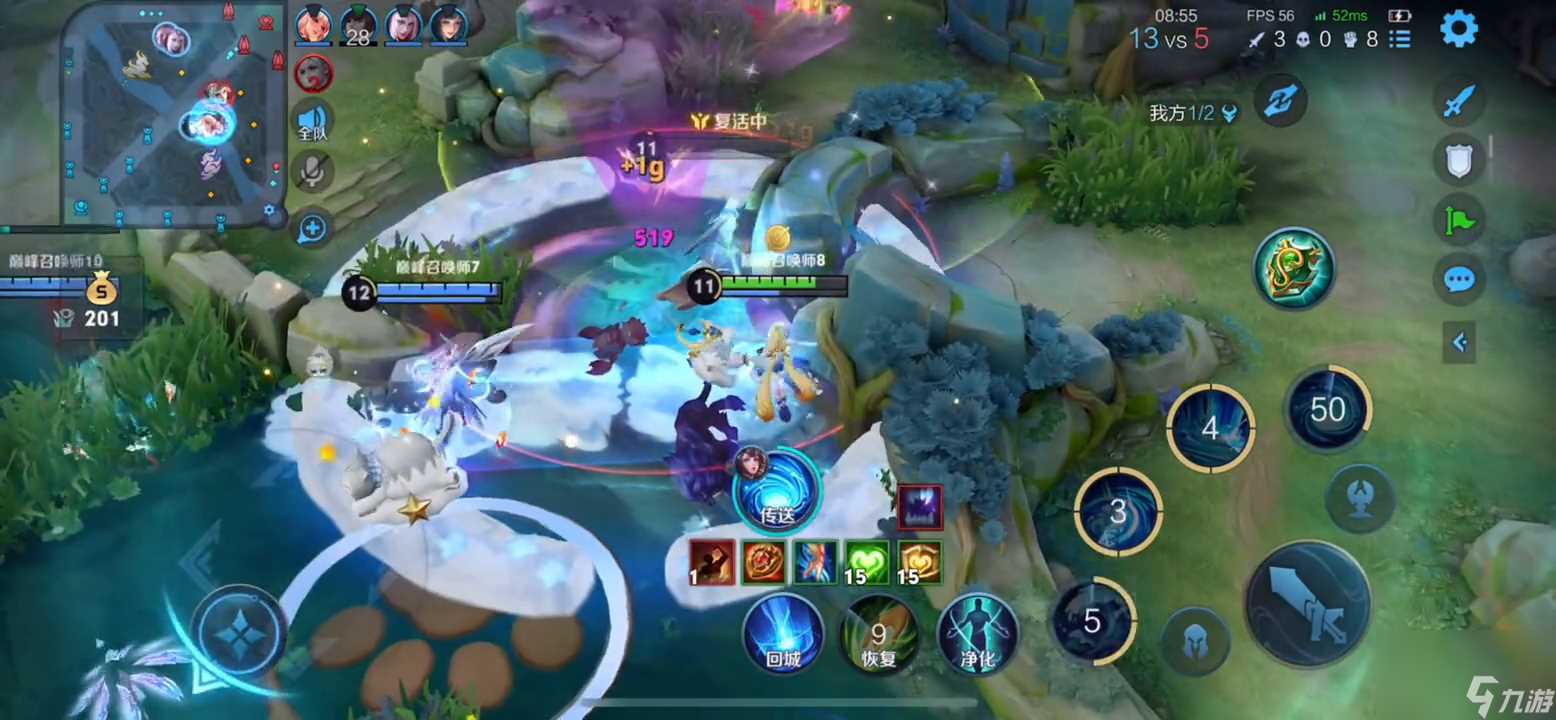This screenshot has height=720, width=1556.
Task: Select the skill showing cooldown 50
Action: tap(1328, 410)
